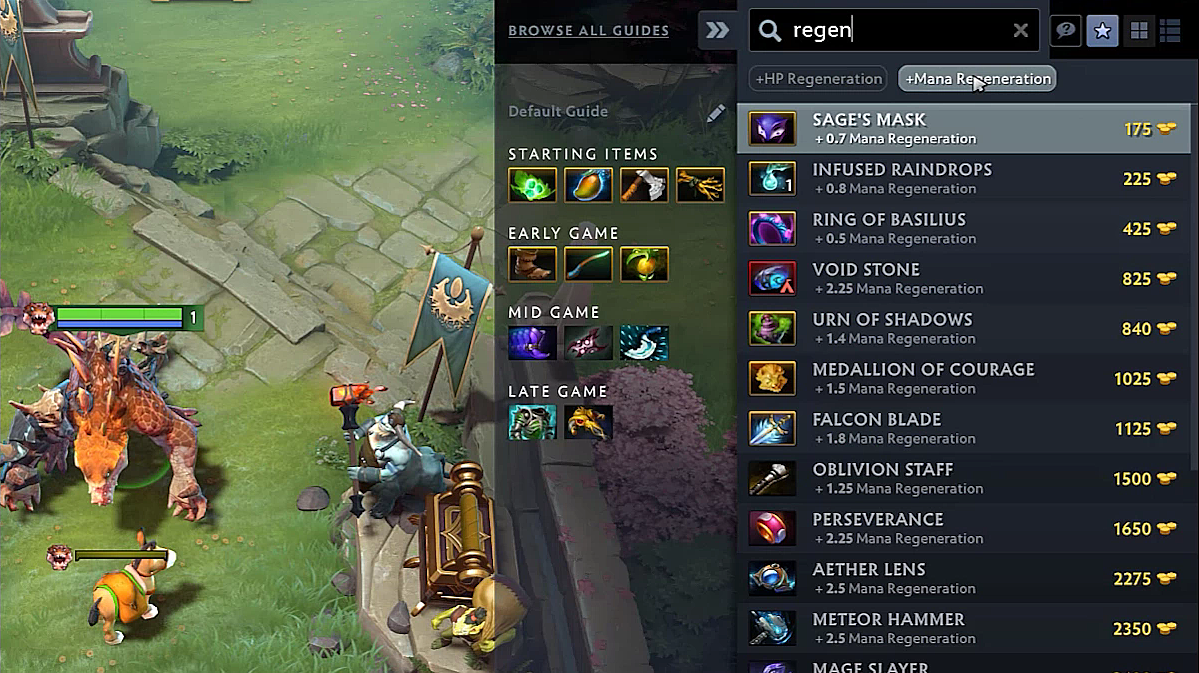Pick Infused Raindrops from the list
Viewport: 1199px width, 673px height.
coord(963,179)
